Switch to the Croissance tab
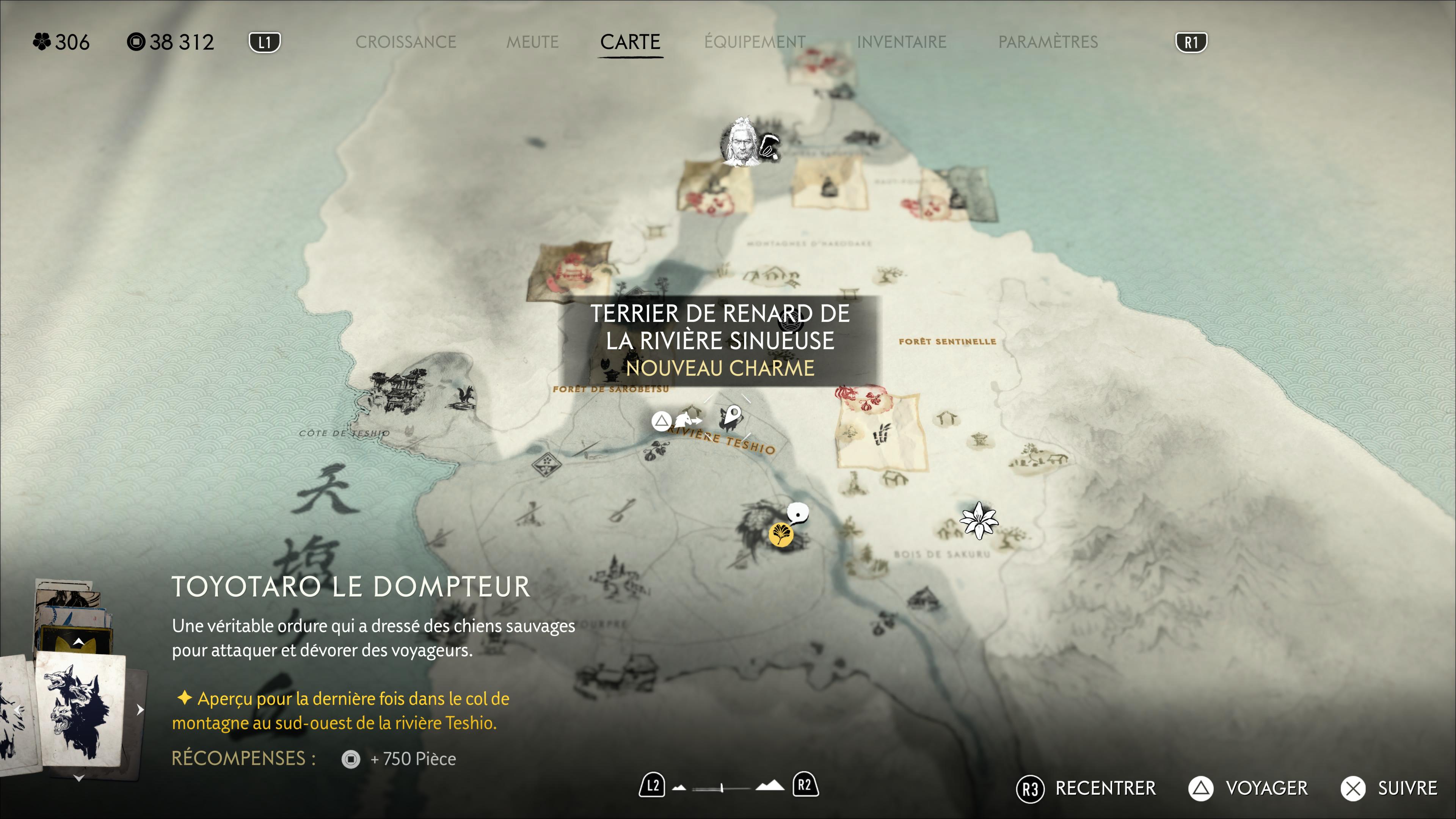Viewport: 1456px width, 819px height. tap(405, 42)
